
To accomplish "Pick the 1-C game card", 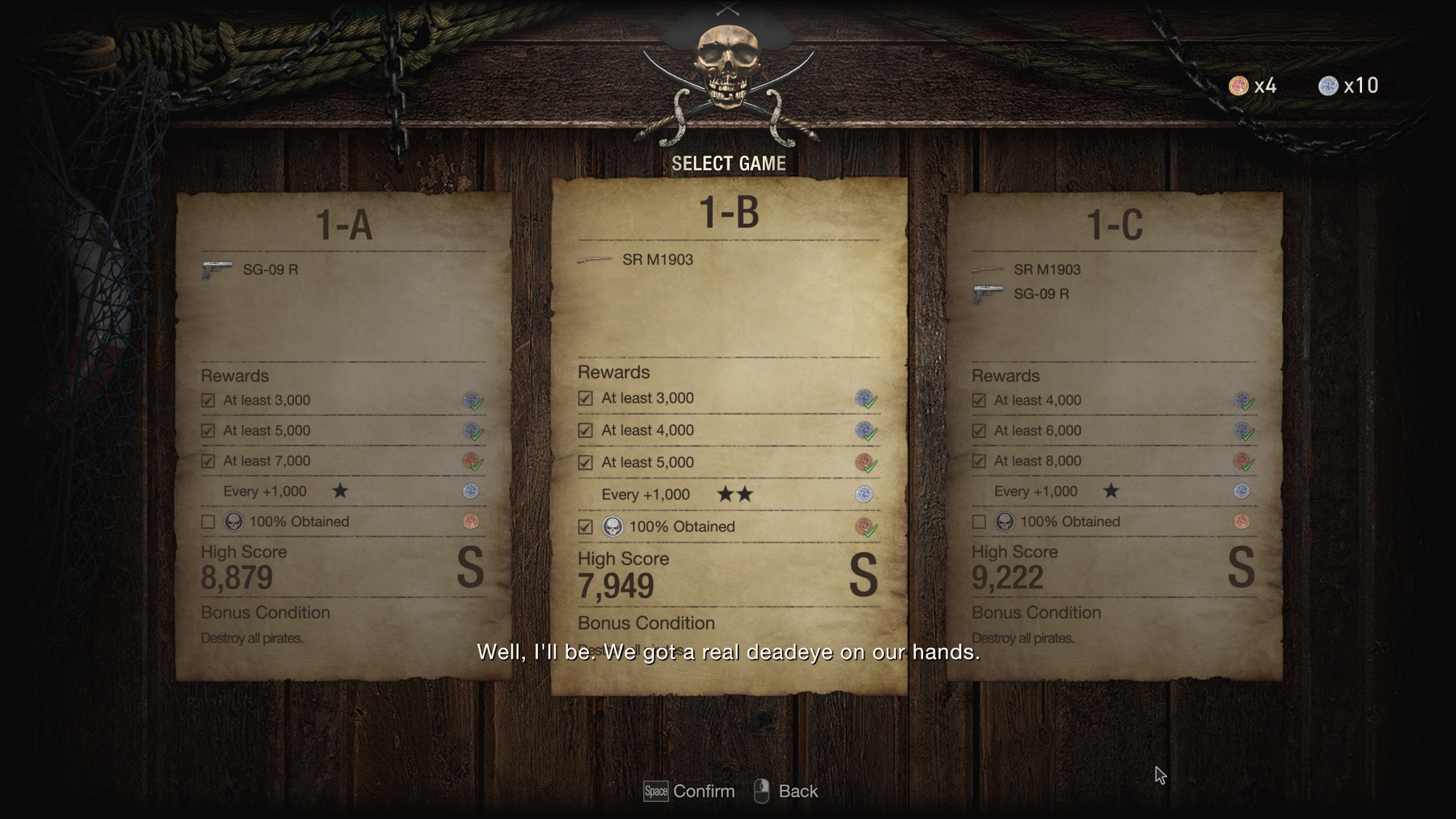I will (x=1115, y=437).
